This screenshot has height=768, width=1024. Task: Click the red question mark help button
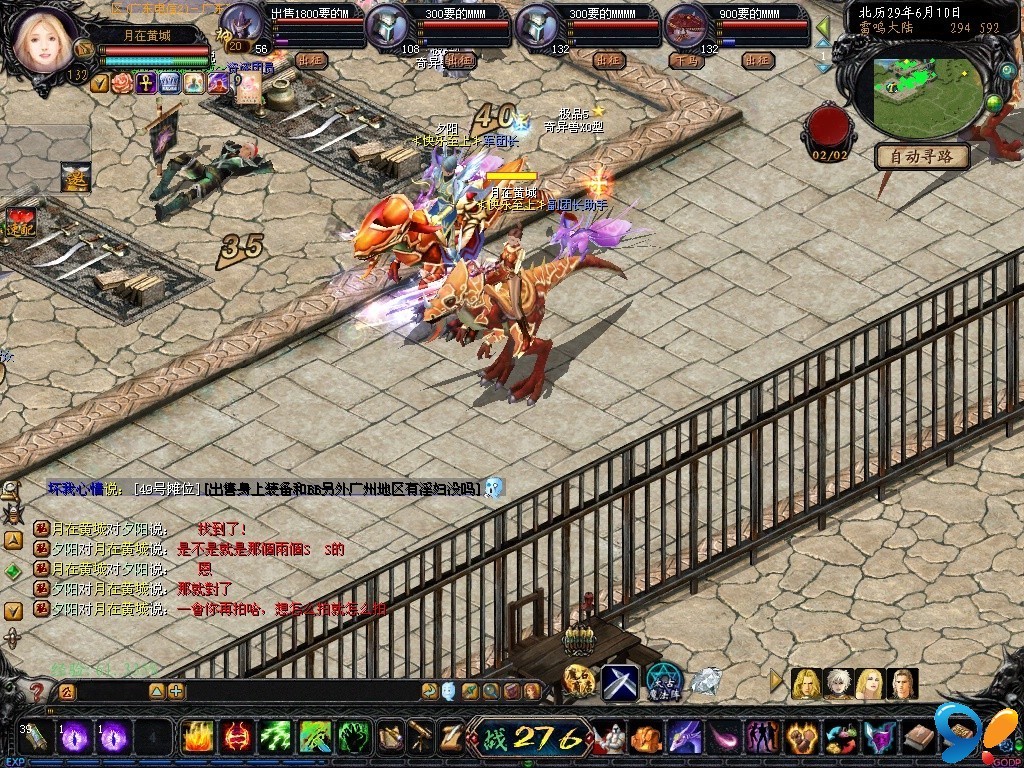point(37,691)
